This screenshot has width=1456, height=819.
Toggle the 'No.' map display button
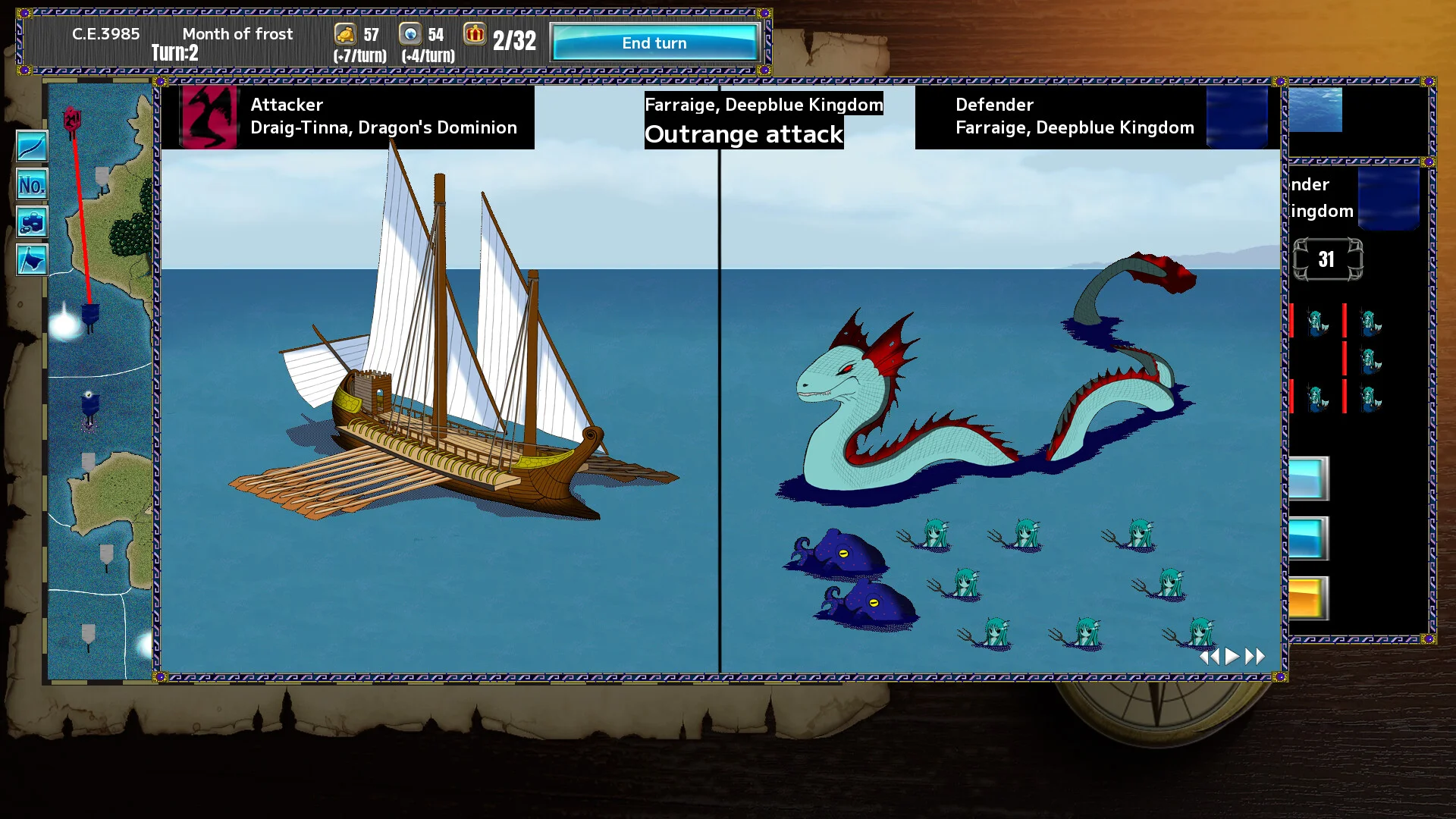[32, 184]
